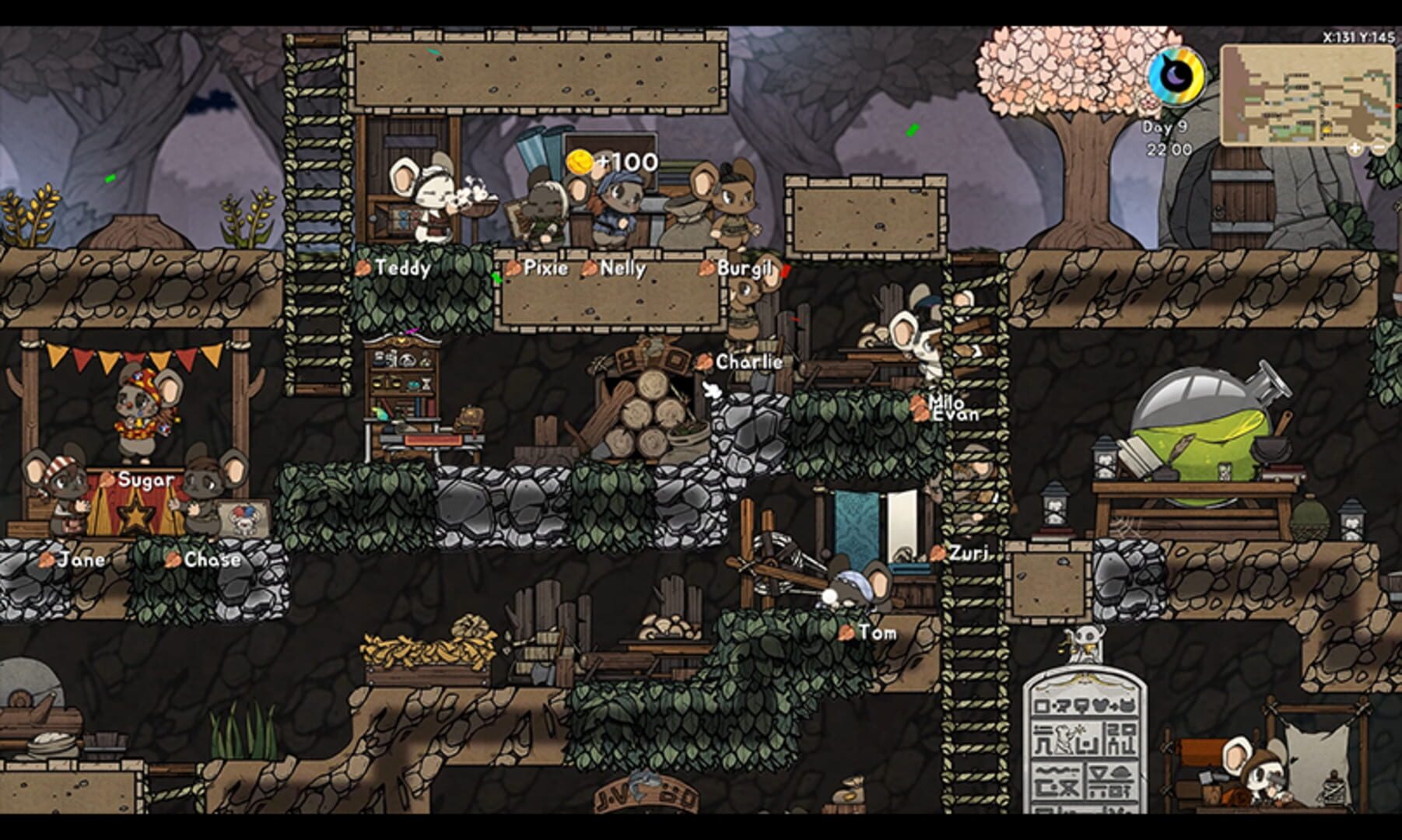
Task: Click Charlie's carrot status icon
Action: pyautogui.click(x=704, y=361)
